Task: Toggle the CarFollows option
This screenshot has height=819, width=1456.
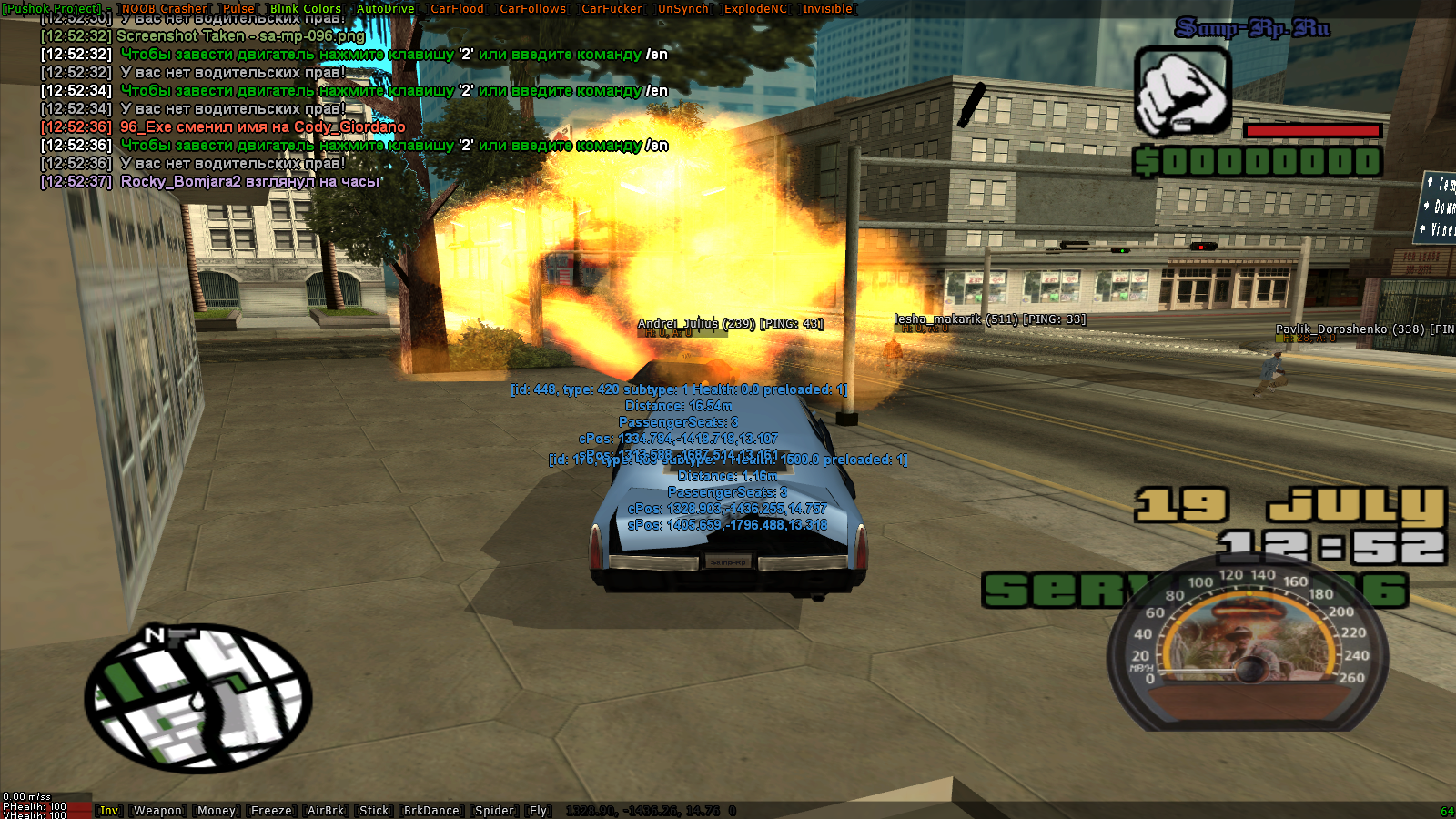Action: [x=533, y=9]
